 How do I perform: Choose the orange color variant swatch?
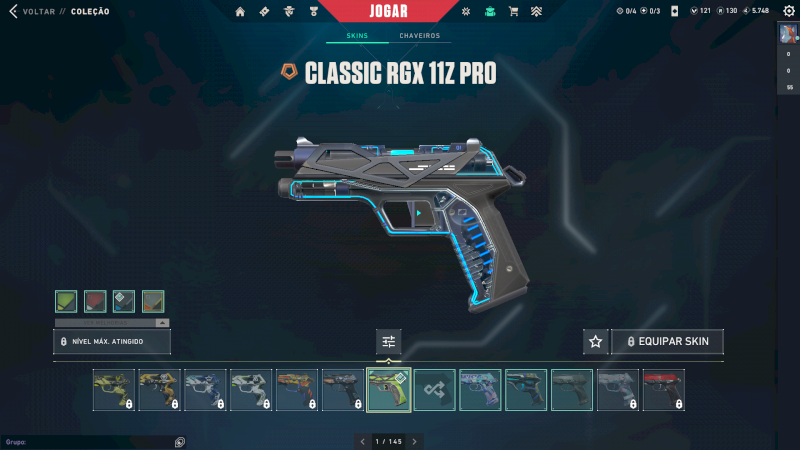tap(153, 301)
